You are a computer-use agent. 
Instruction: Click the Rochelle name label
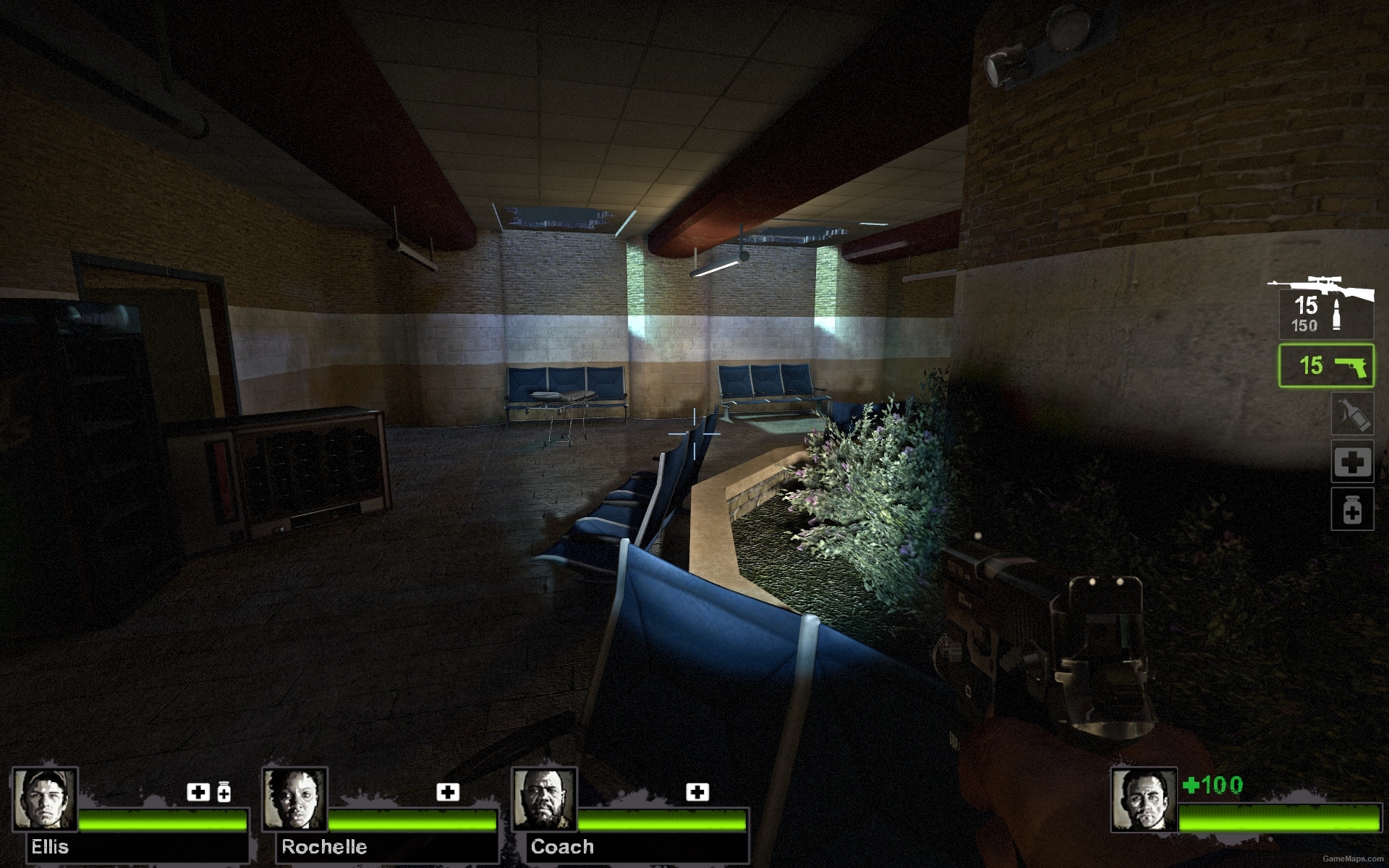click(x=326, y=846)
